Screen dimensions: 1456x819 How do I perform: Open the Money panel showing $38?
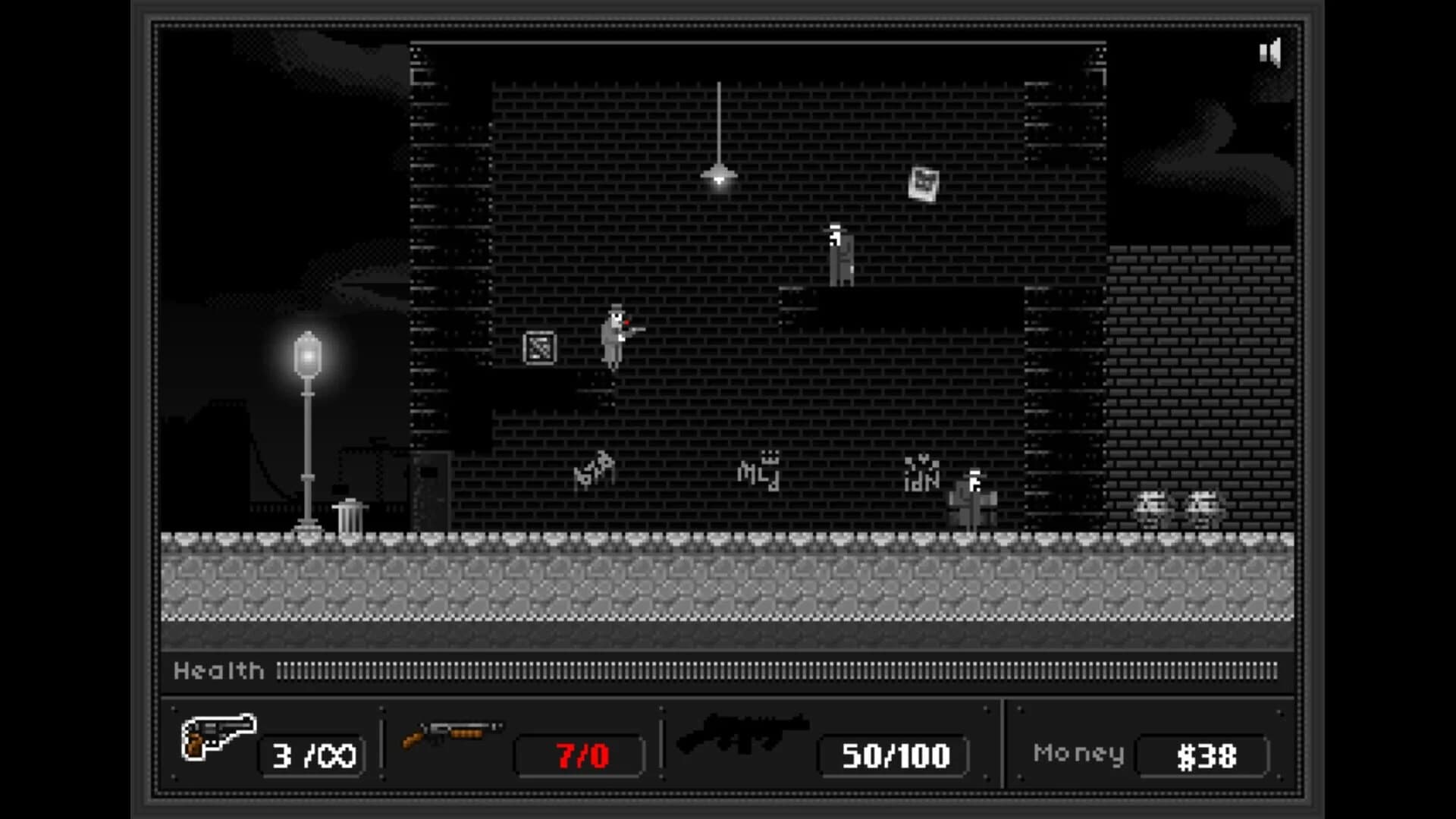(x=1200, y=755)
